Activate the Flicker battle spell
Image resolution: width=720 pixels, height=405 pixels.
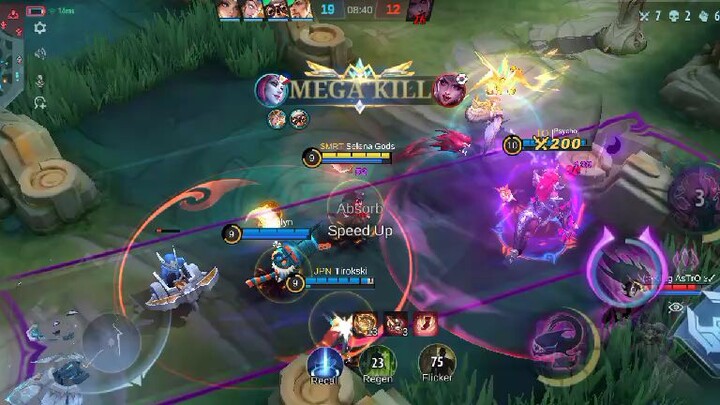tap(436, 362)
